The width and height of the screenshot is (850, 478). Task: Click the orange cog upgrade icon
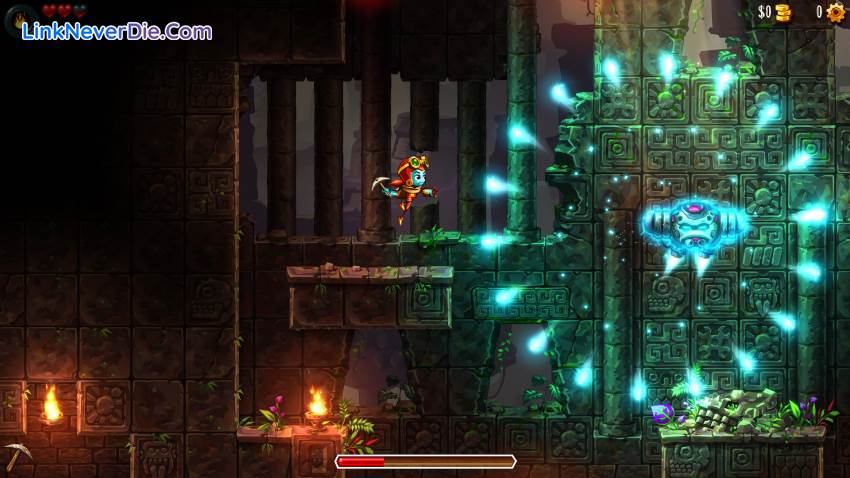point(836,13)
